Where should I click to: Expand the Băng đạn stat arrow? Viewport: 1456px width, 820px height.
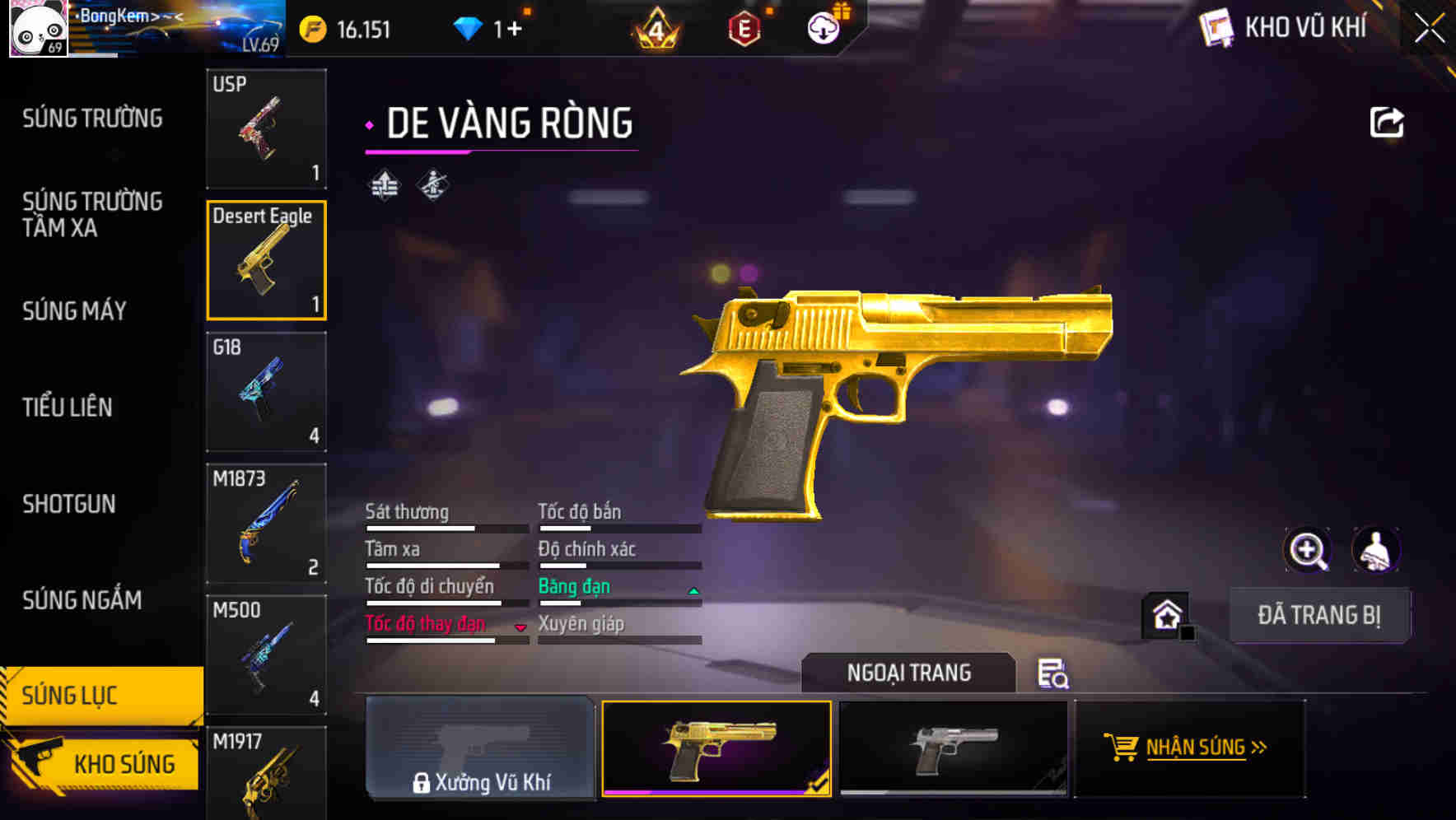(x=692, y=589)
